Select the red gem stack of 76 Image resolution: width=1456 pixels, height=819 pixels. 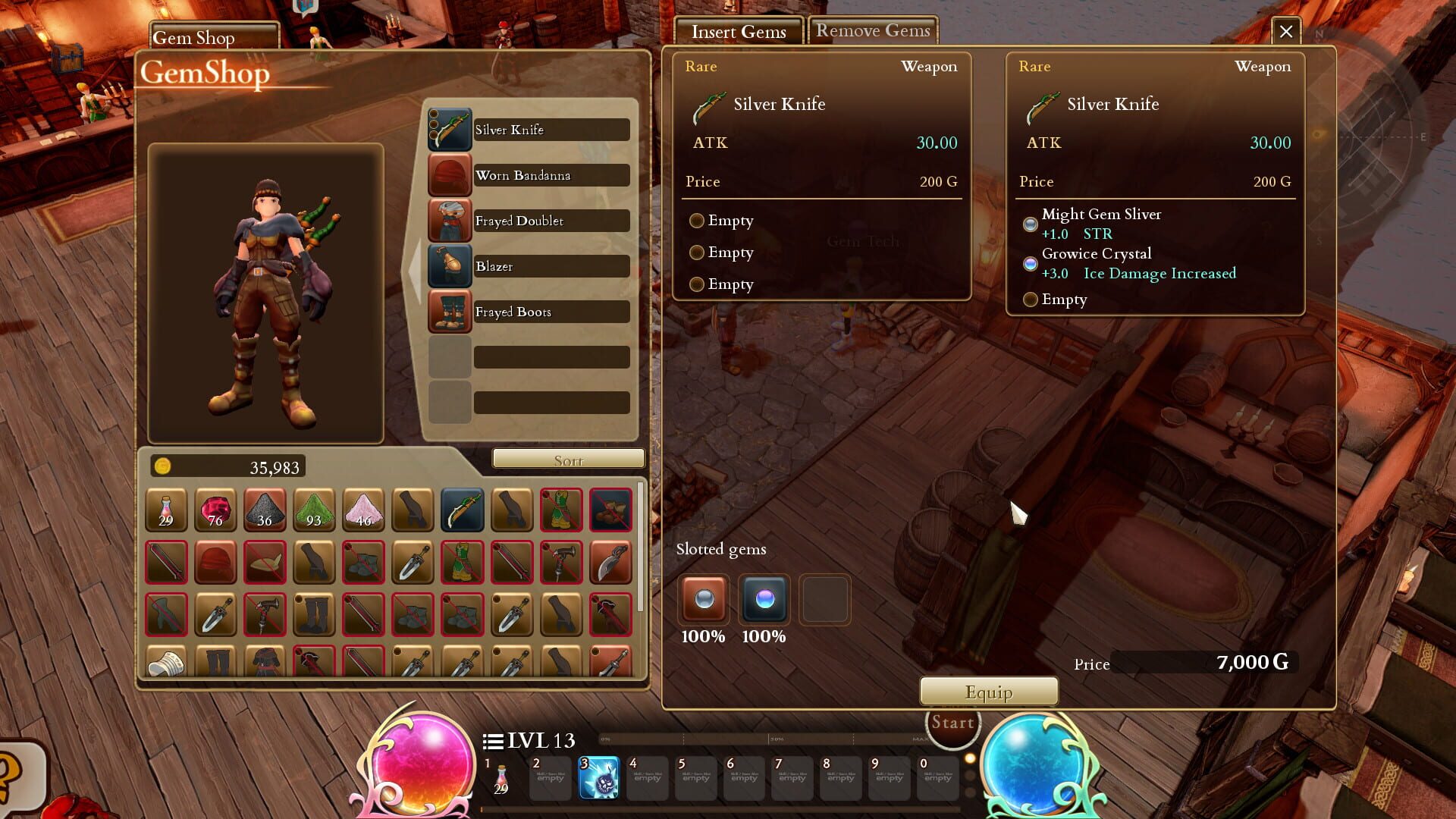[215, 510]
